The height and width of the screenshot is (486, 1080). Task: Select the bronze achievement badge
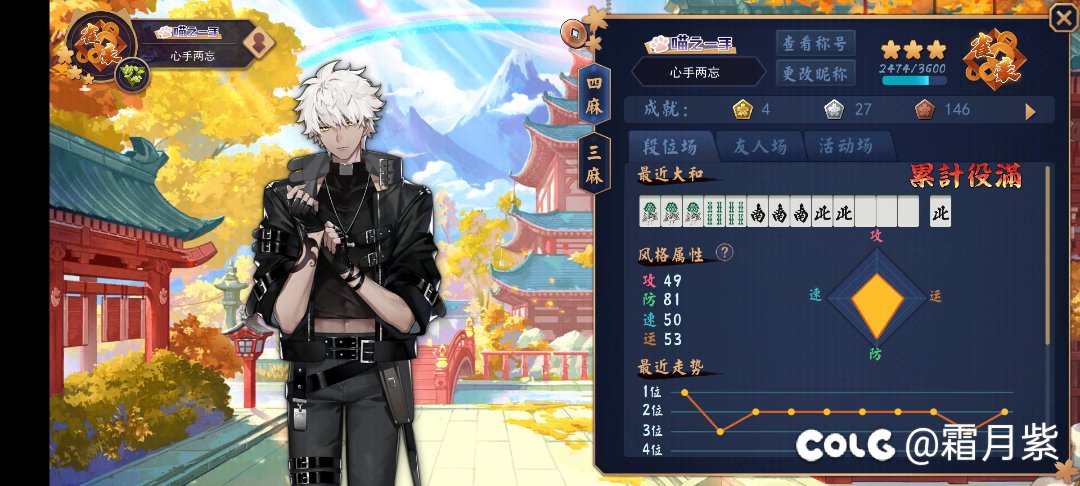tap(923, 109)
